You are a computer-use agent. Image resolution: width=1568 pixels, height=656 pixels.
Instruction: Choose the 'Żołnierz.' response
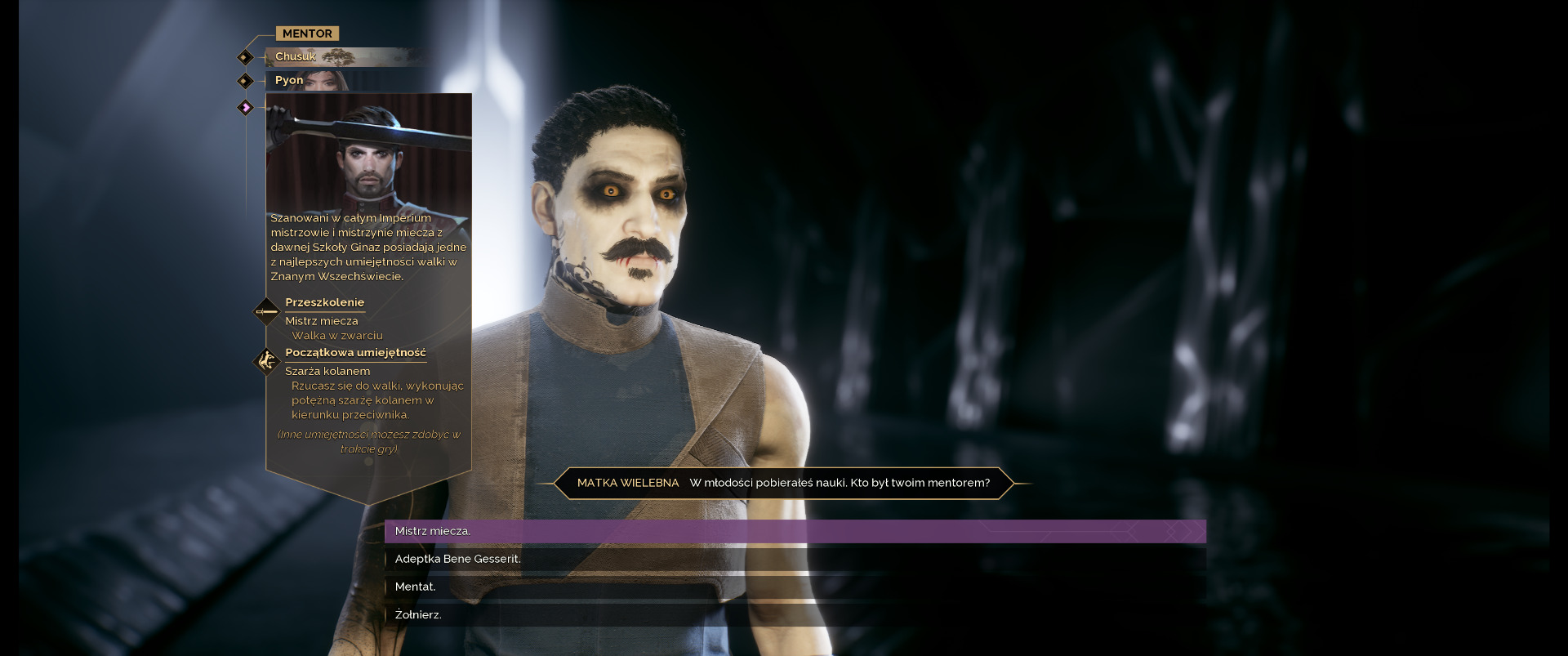[795, 614]
